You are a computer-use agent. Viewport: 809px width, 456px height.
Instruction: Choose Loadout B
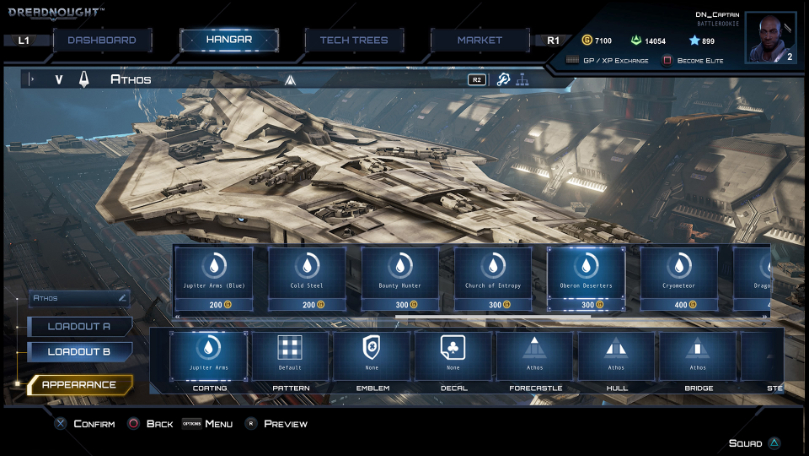click(80, 352)
